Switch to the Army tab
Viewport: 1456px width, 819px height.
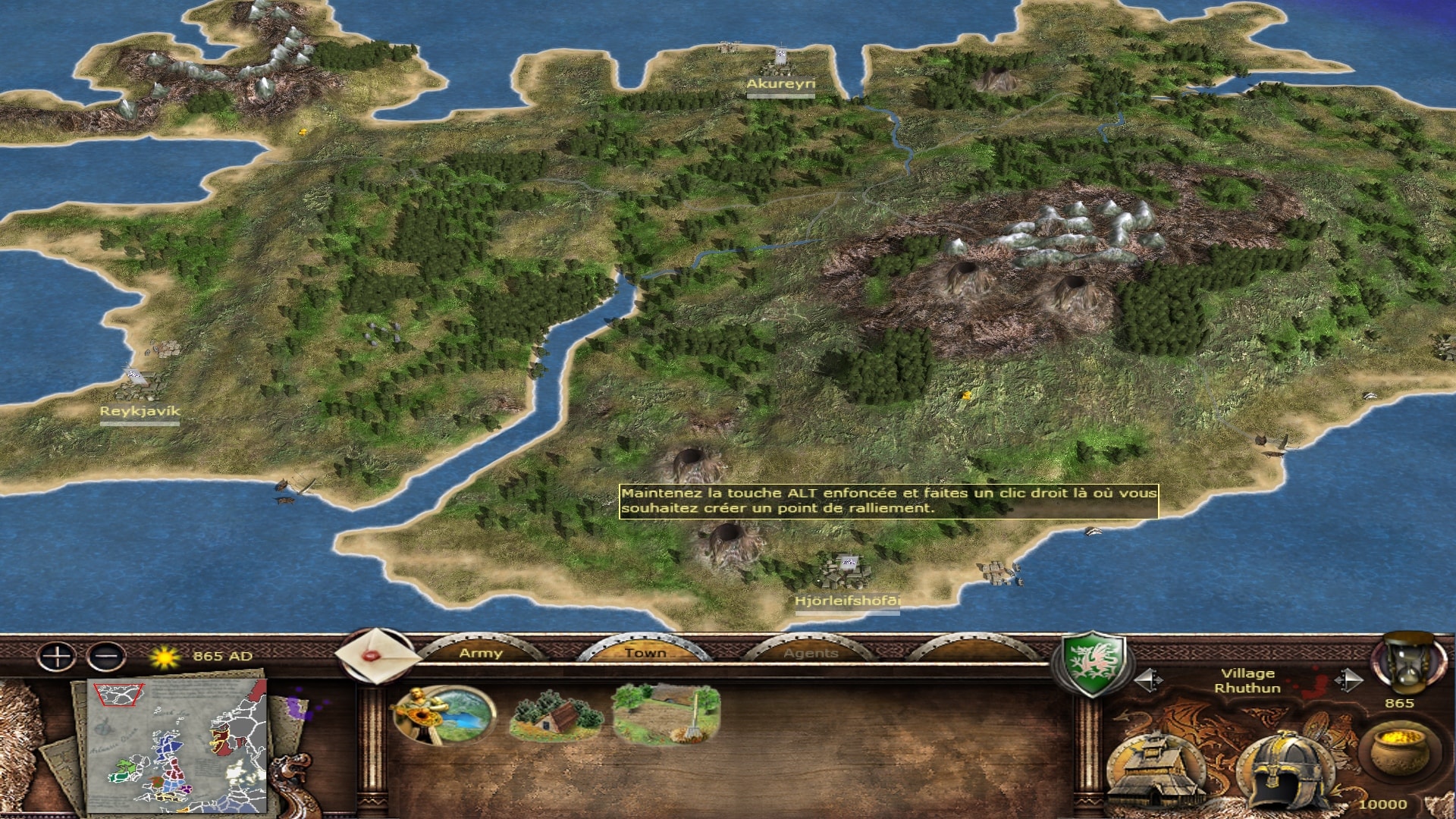click(481, 652)
